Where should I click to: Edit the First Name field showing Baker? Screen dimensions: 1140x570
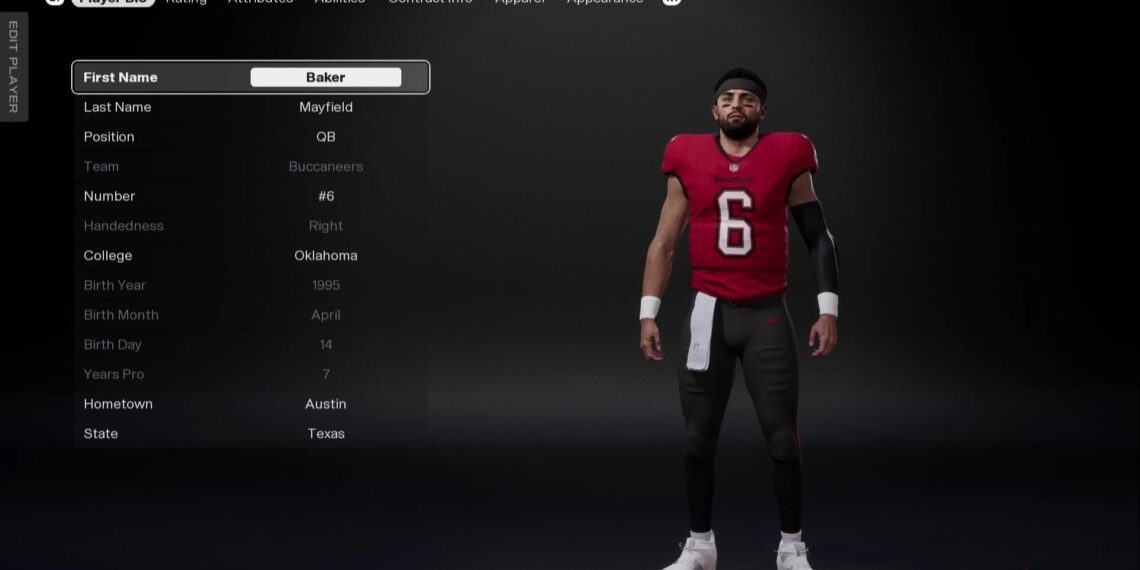325,77
